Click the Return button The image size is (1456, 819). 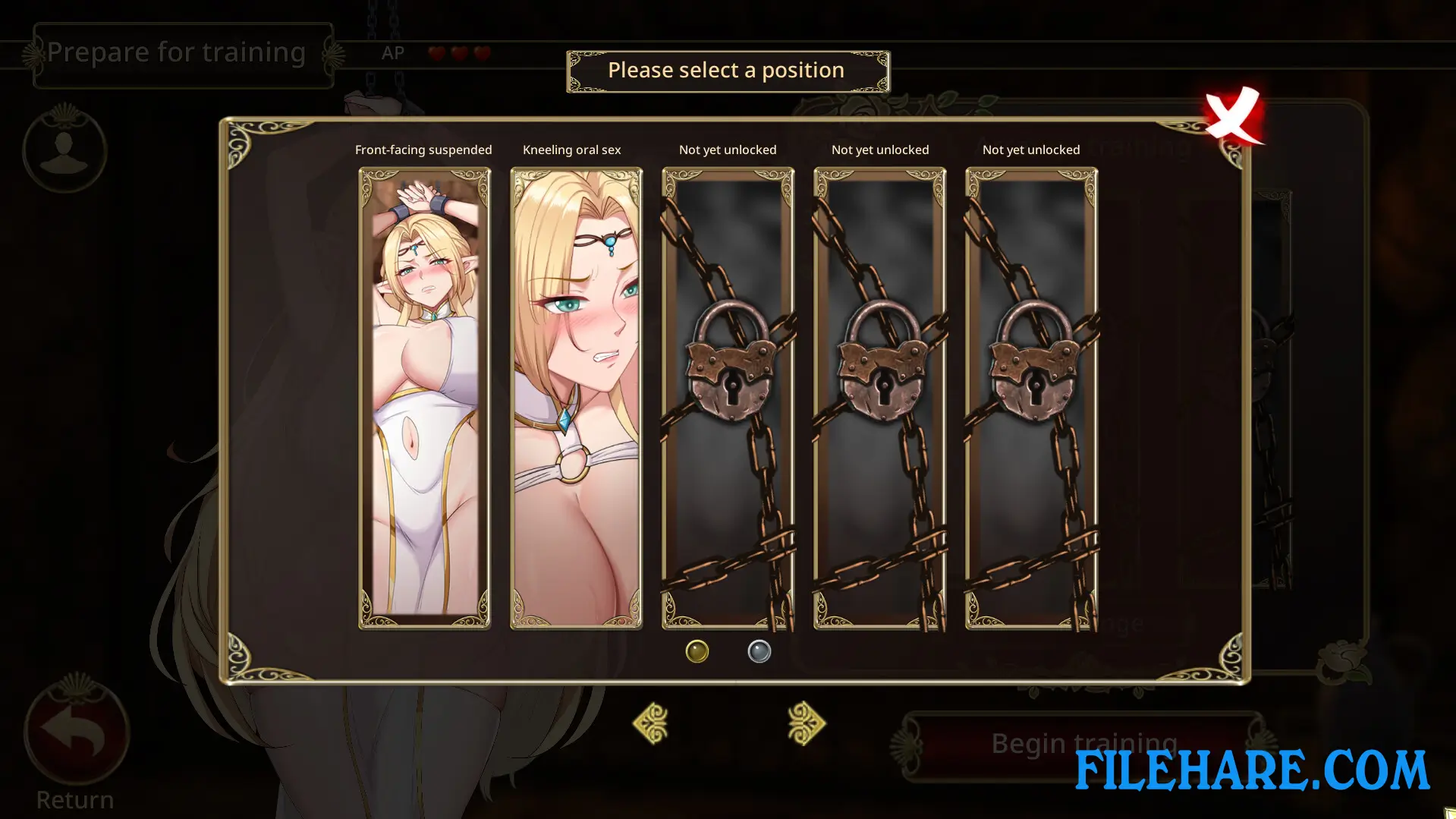pyautogui.click(x=75, y=799)
